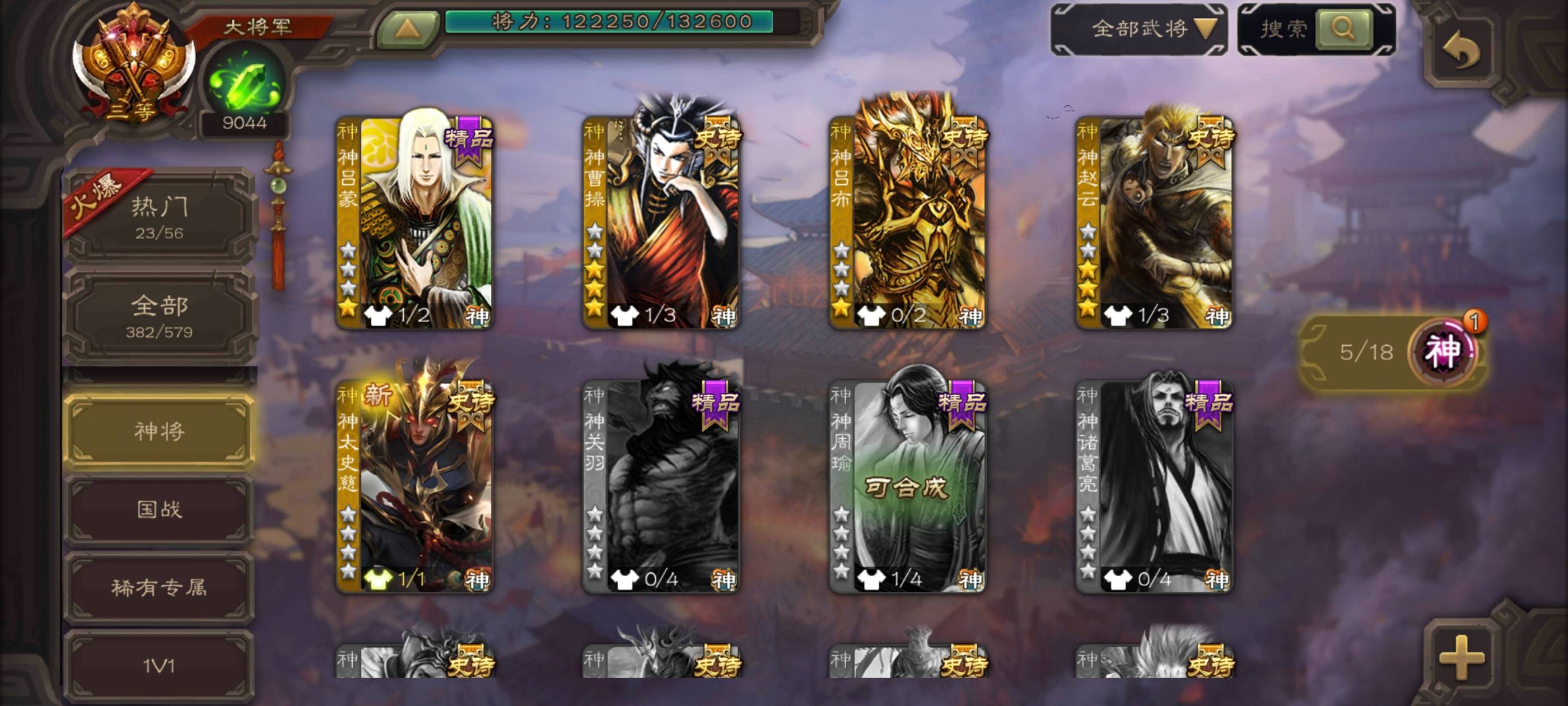Viewport: 1568px width, 706px height.
Task: Show the 稀有专属 category
Action: 159,587
